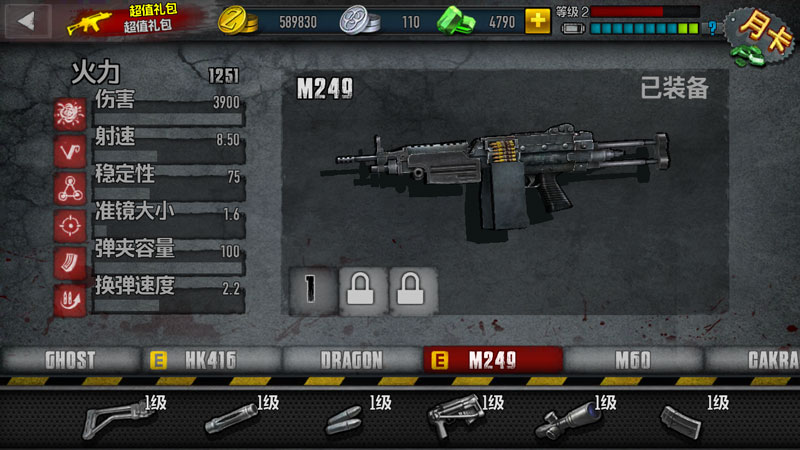The height and width of the screenshot is (450, 800).
Task: Select weapon slot number 1
Action: tap(310, 289)
